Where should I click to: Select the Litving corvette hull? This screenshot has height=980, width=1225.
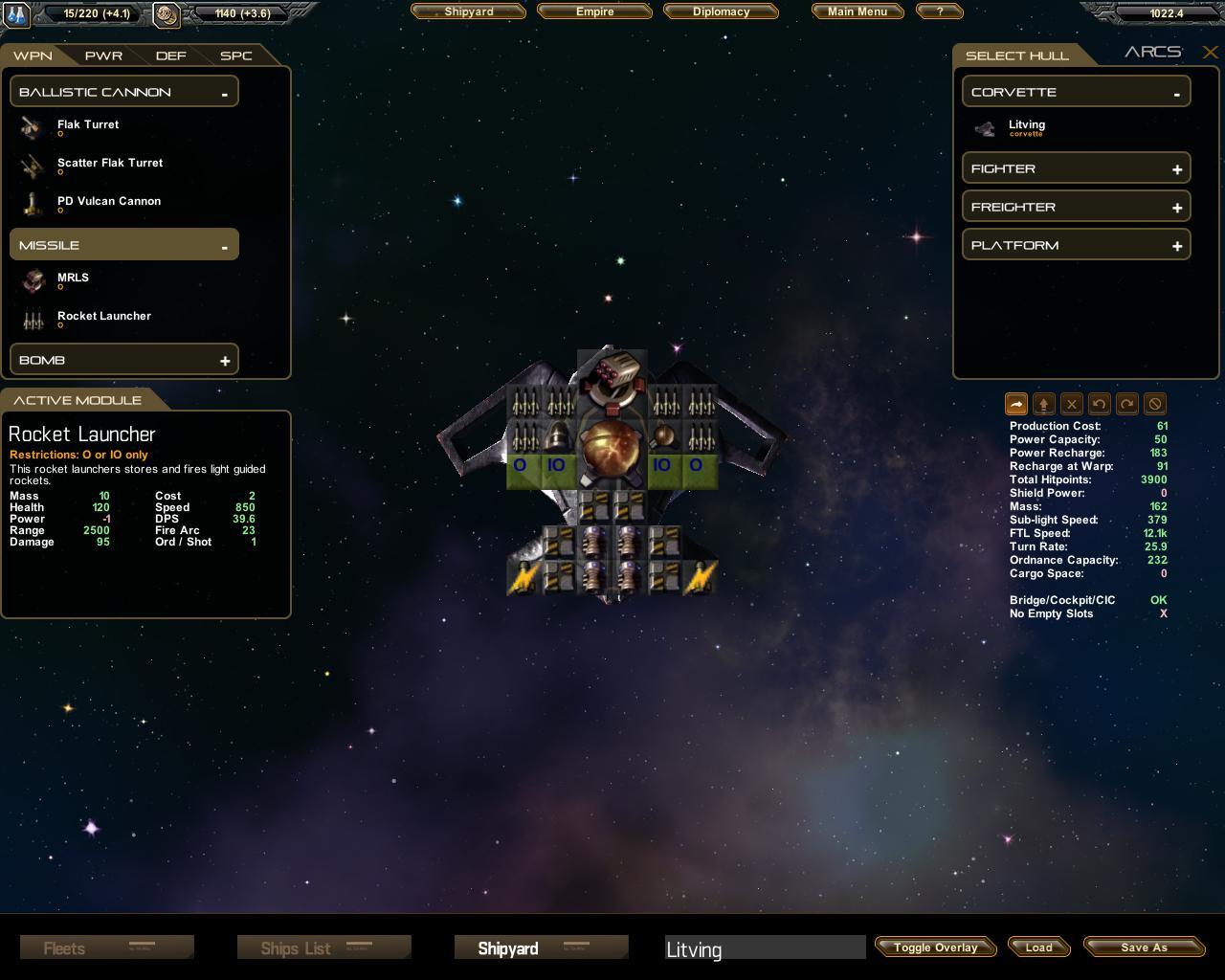1026,126
